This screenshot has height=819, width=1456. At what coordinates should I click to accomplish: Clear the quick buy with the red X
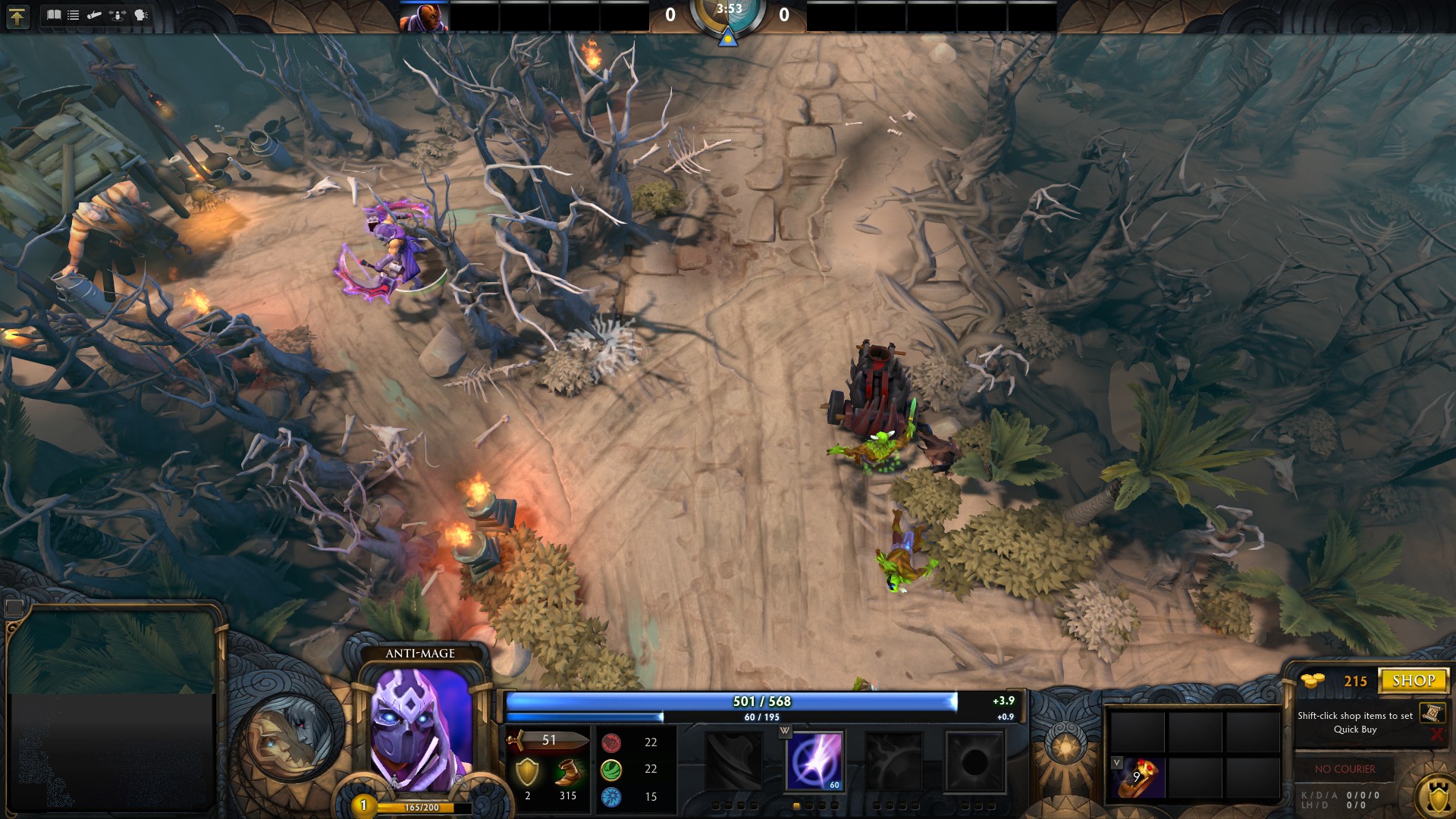(x=1436, y=734)
